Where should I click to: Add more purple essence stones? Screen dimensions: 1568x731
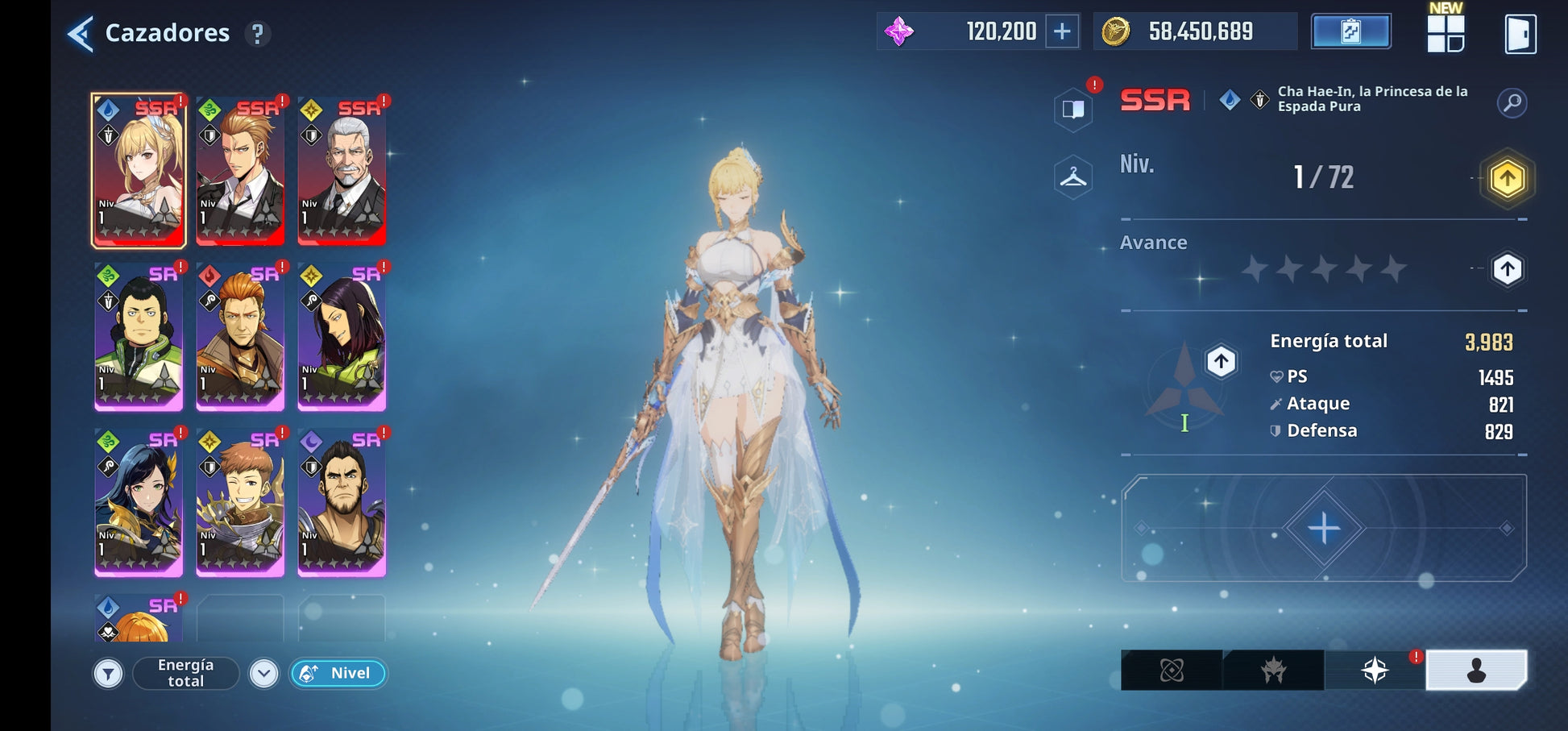tap(1062, 31)
